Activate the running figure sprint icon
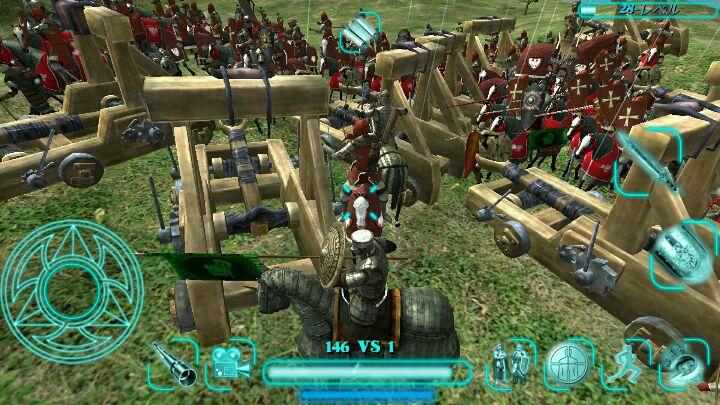The height and width of the screenshot is (405, 720). tap(626, 364)
